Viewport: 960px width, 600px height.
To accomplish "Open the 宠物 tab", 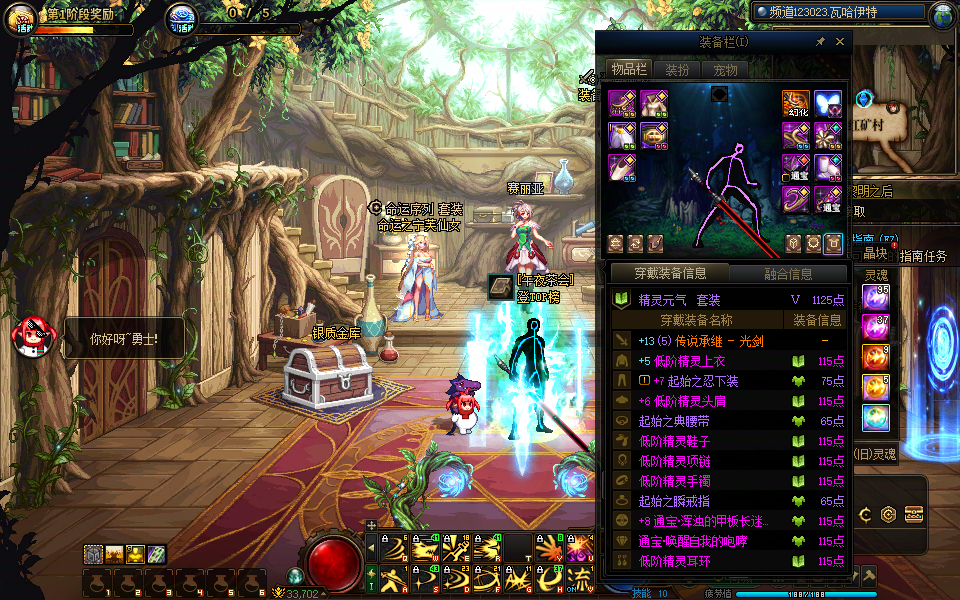I will point(725,70).
